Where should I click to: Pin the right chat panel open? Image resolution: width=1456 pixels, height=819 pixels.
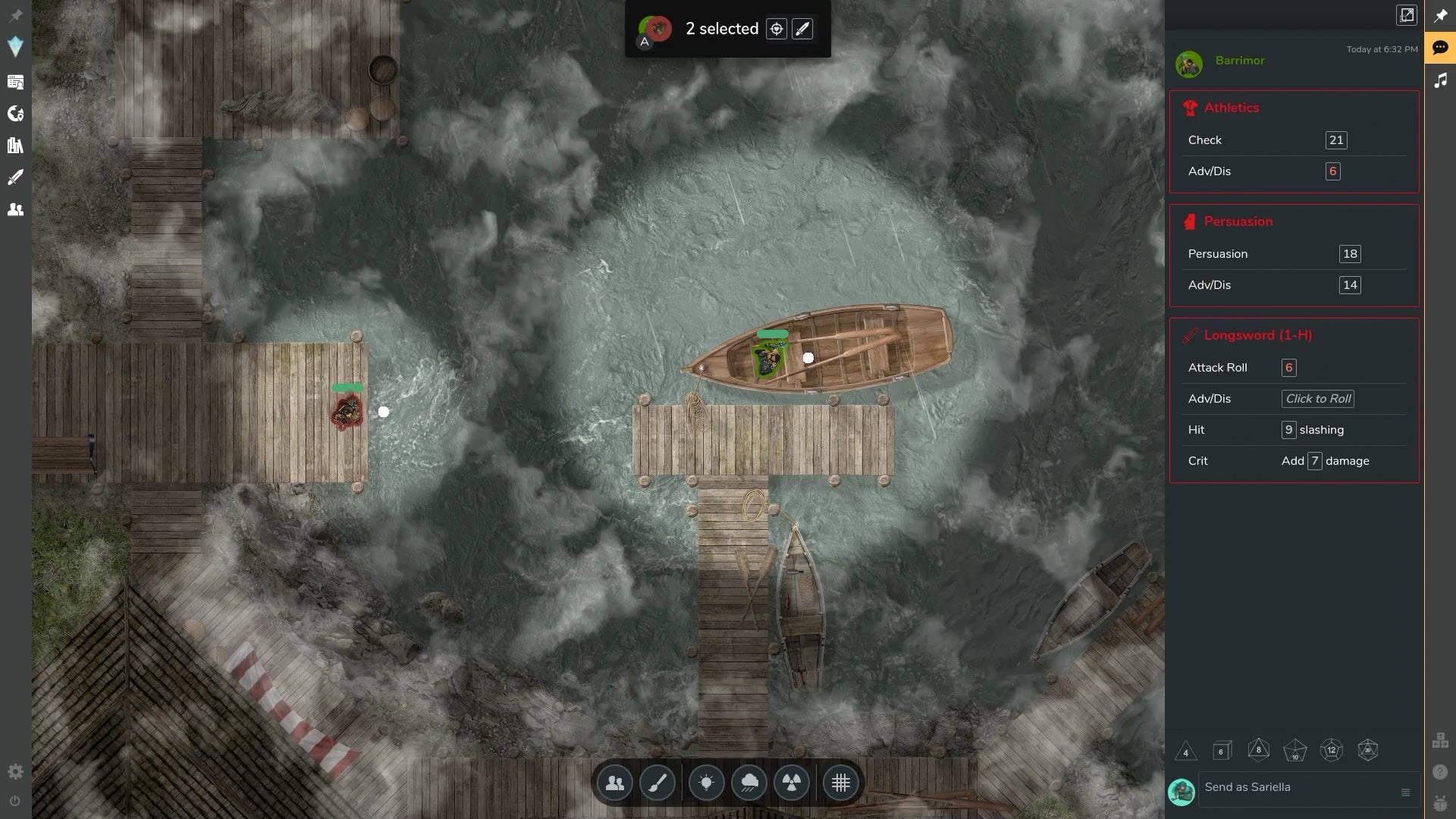1440,15
